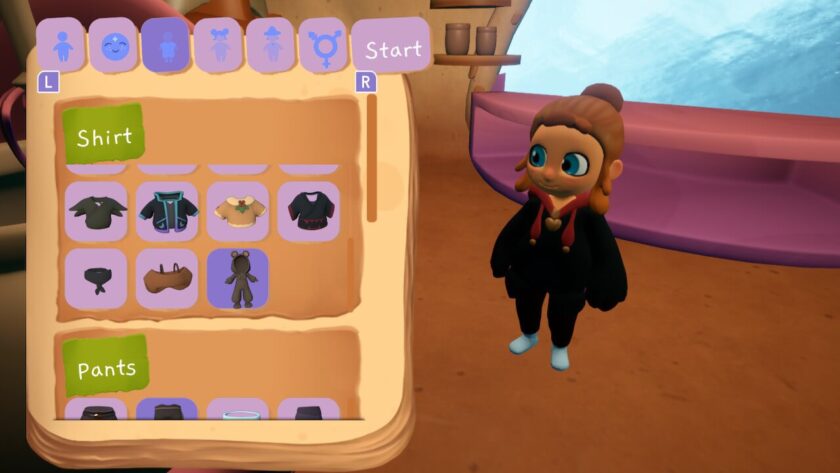Choose the dark green winged shirt

point(96,210)
